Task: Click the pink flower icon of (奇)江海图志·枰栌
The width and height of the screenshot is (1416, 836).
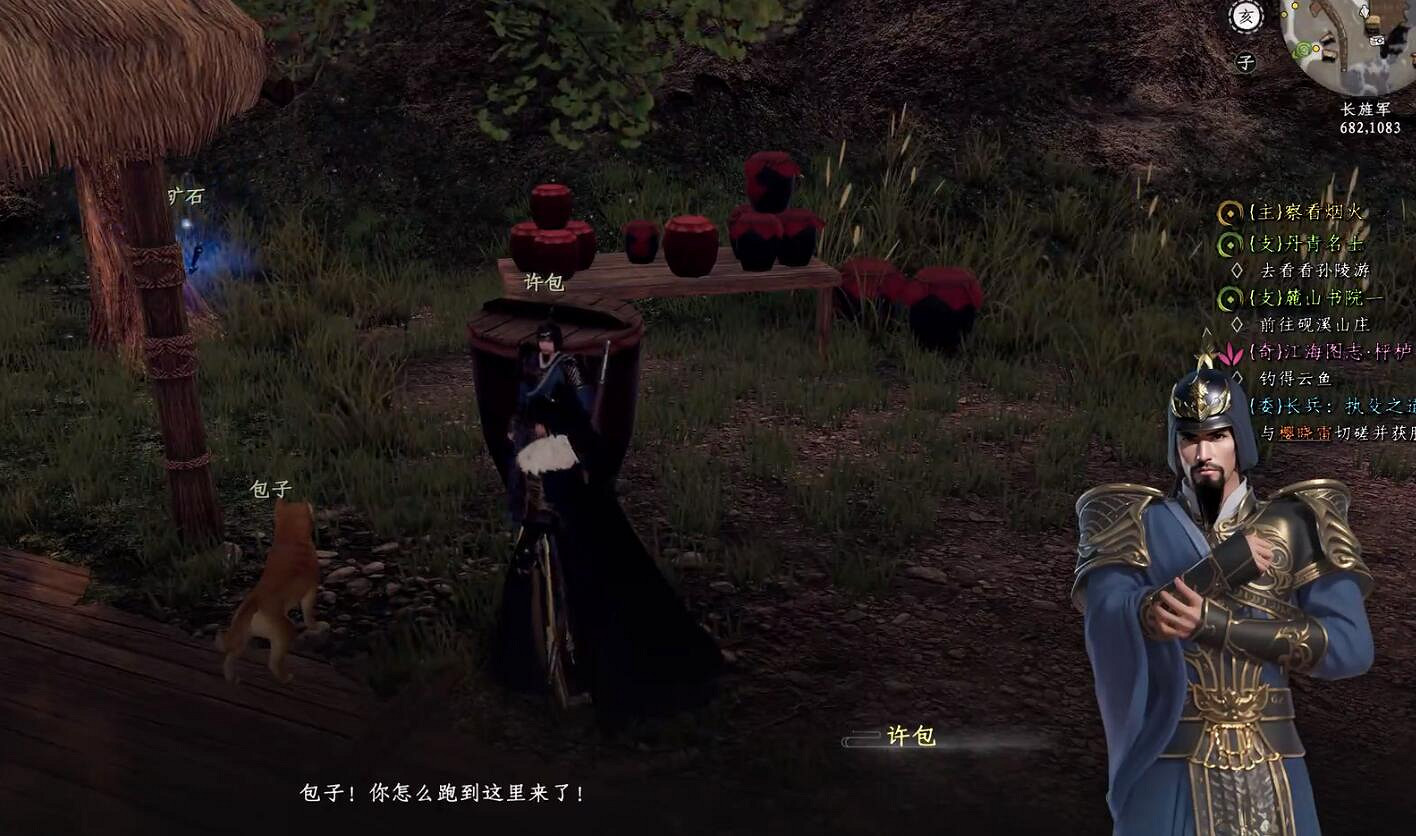Action: pyautogui.click(x=1228, y=353)
